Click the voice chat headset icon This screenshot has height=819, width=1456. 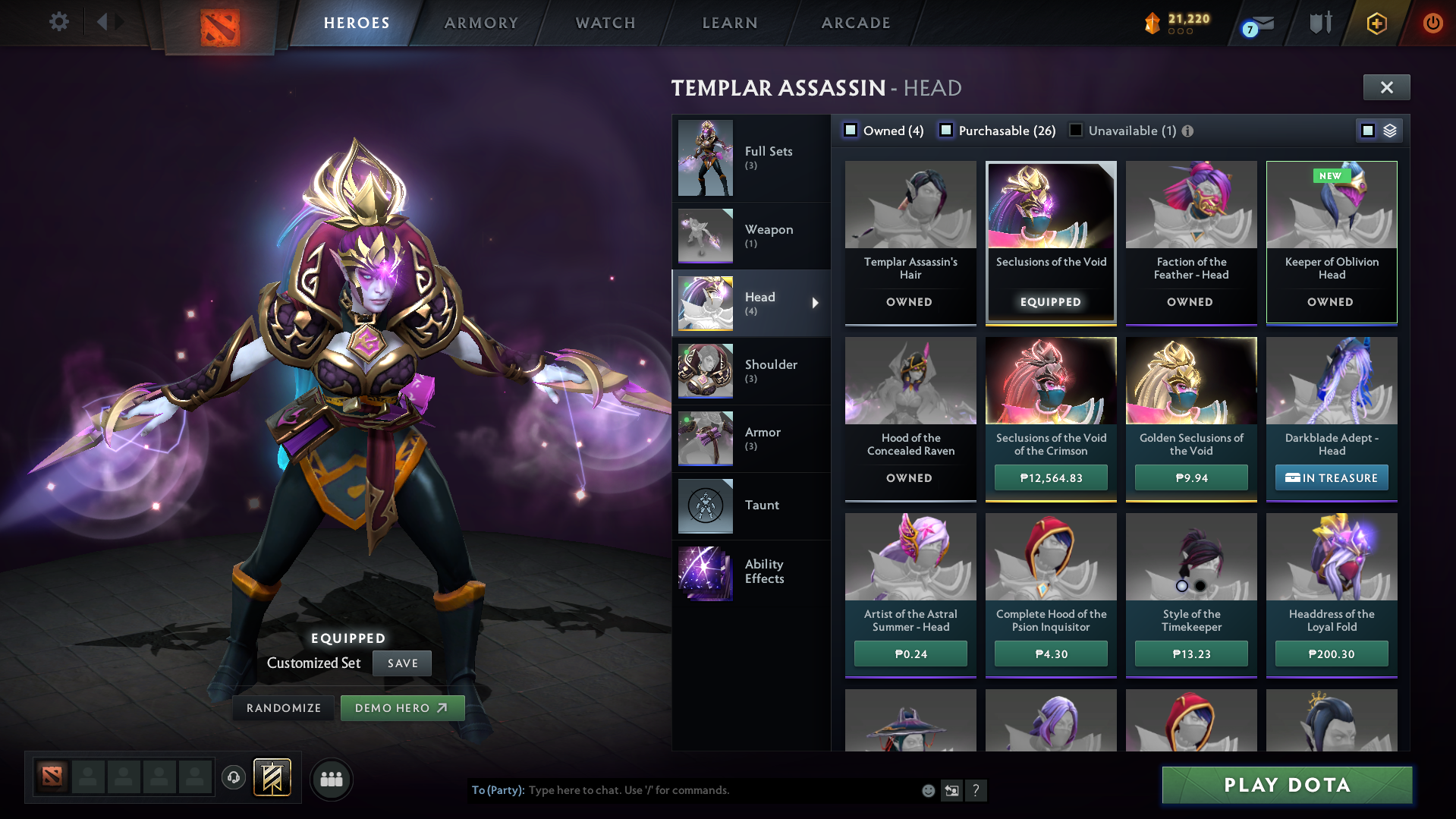tap(234, 779)
